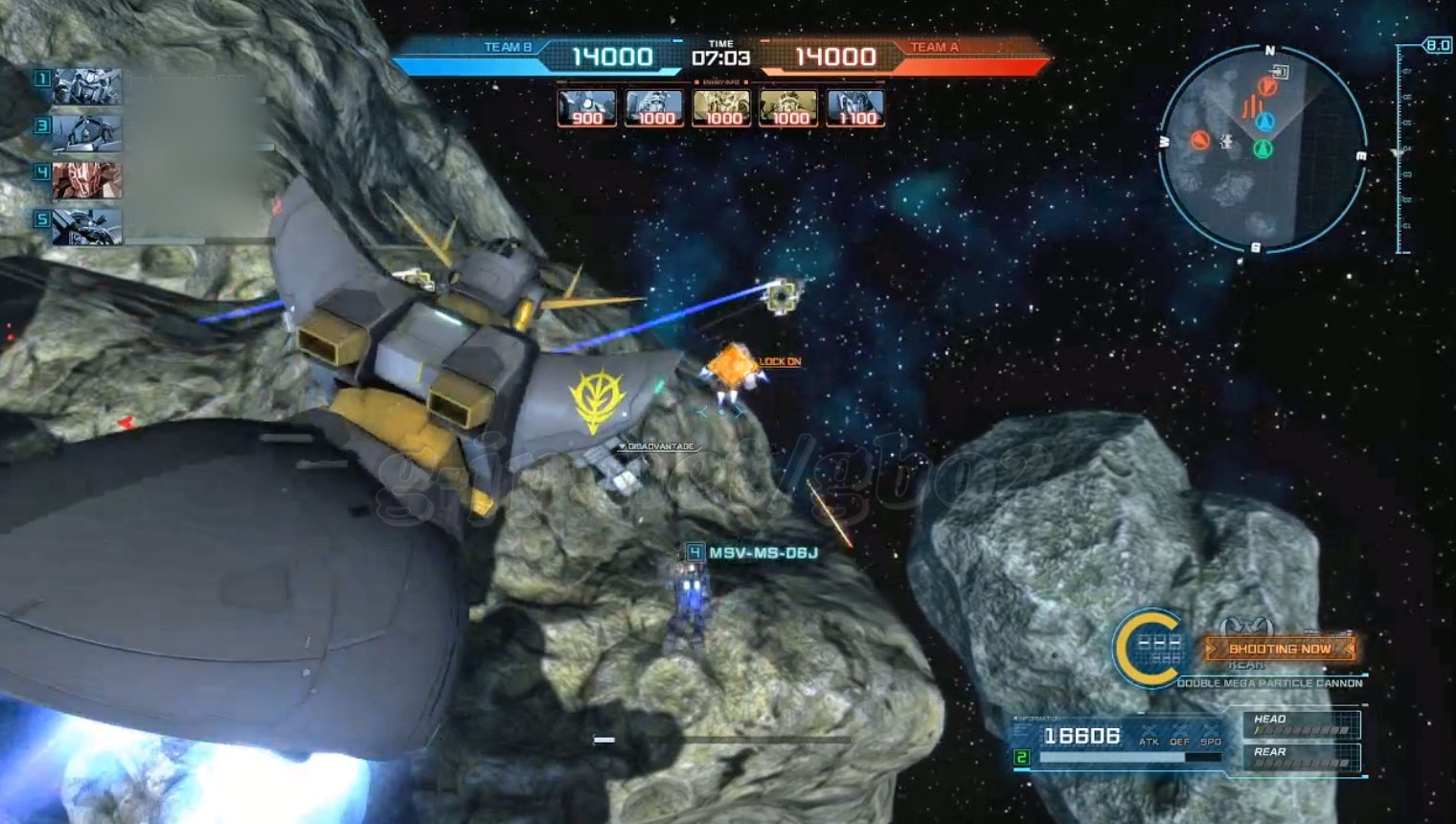Select teammate portrait numbered 1
Image resolution: width=1456 pixels, height=824 pixels.
click(x=86, y=86)
